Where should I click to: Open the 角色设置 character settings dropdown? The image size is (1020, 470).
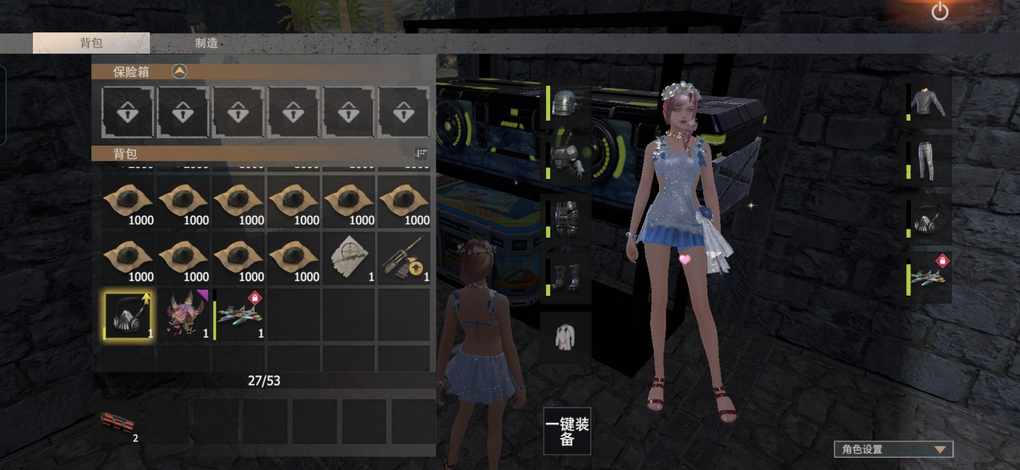(893, 450)
